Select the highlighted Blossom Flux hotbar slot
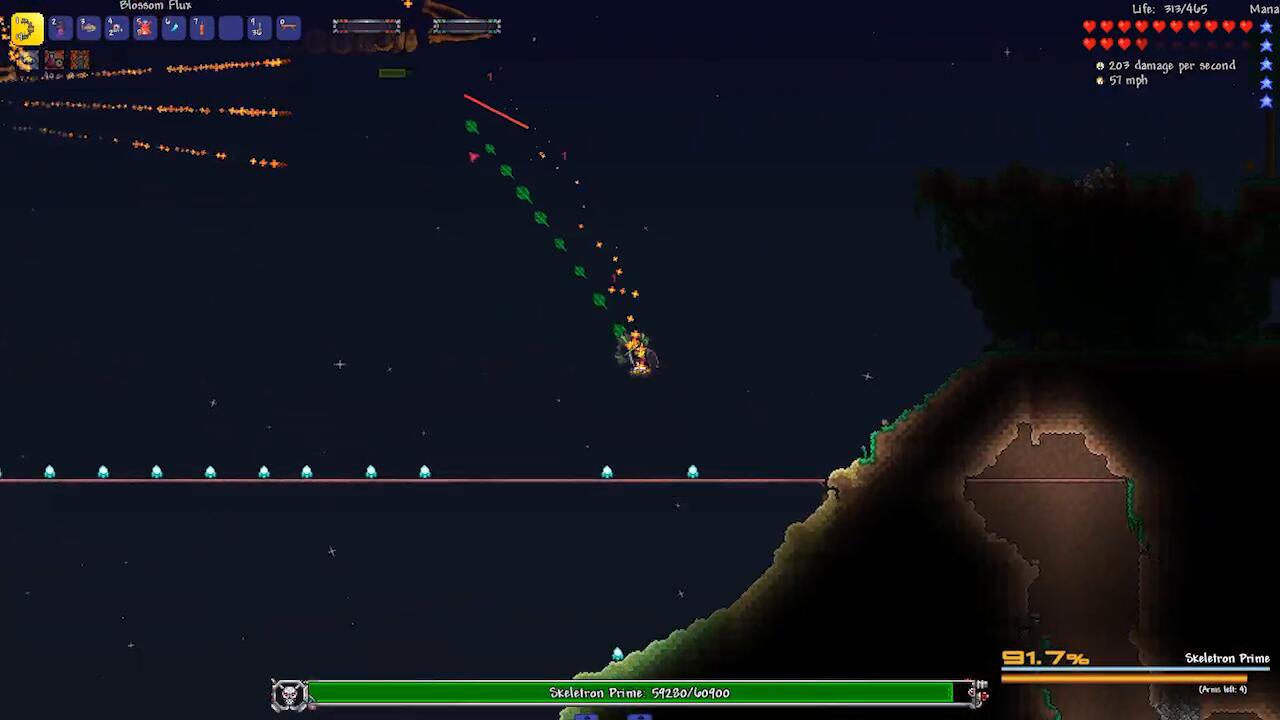The image size is (1280, 720). [x=27, y=28]
